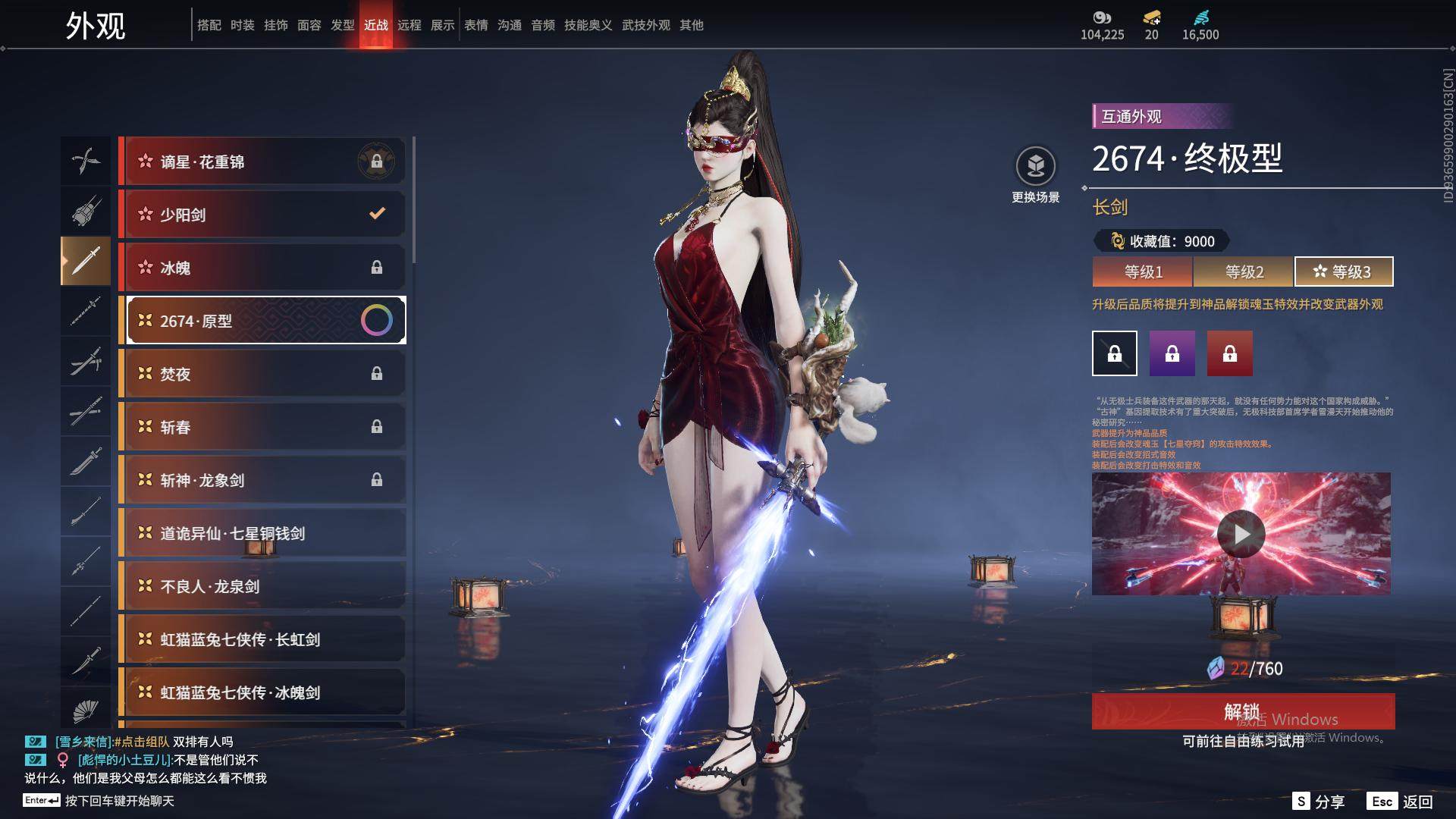Select 道诡异仙·七星铜钱剑 skin
Image resolution: width=1456 pixels, height=819 pixels.
point(262,533)
